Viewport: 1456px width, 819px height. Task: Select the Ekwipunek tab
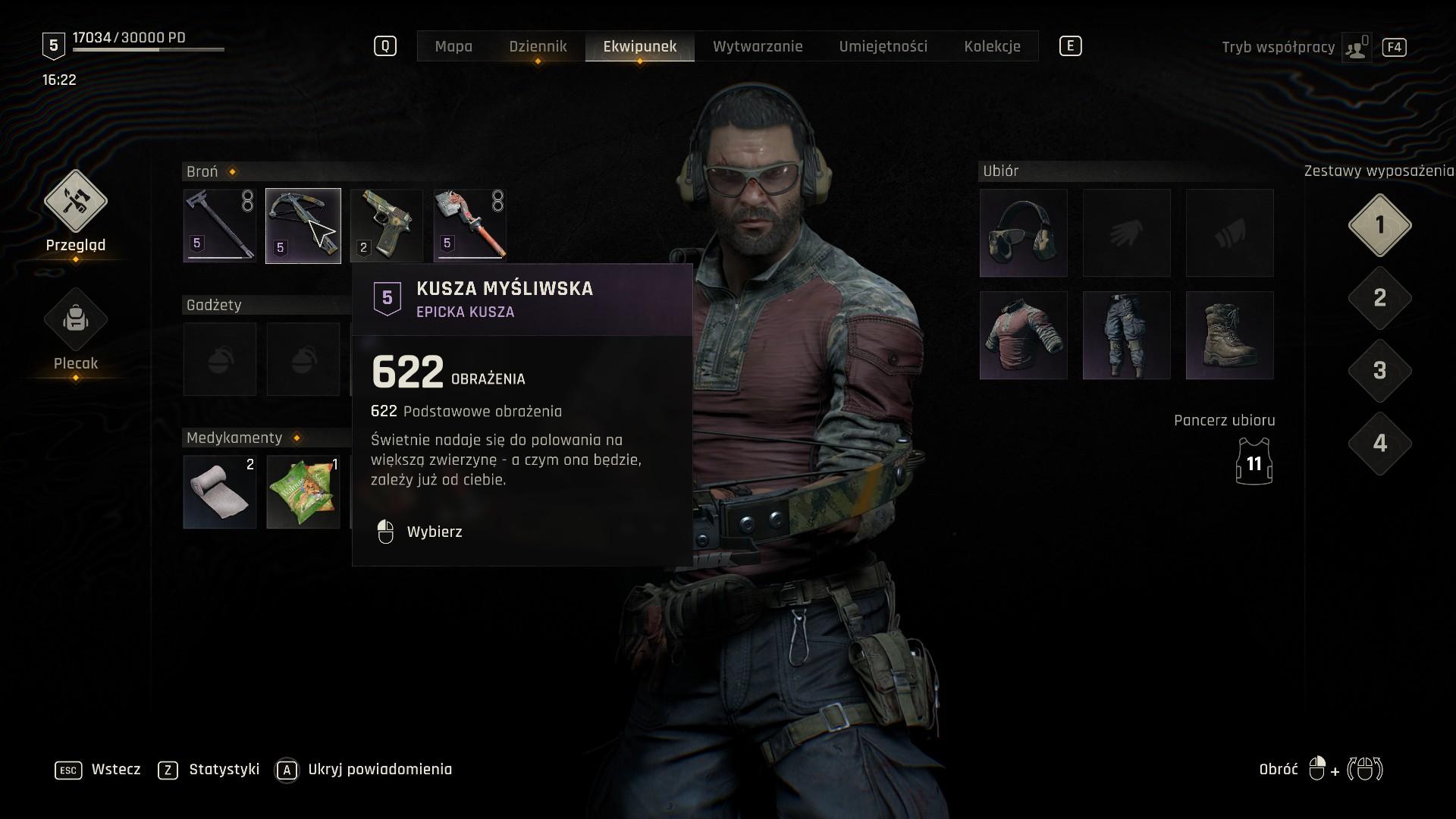[639, 46]
